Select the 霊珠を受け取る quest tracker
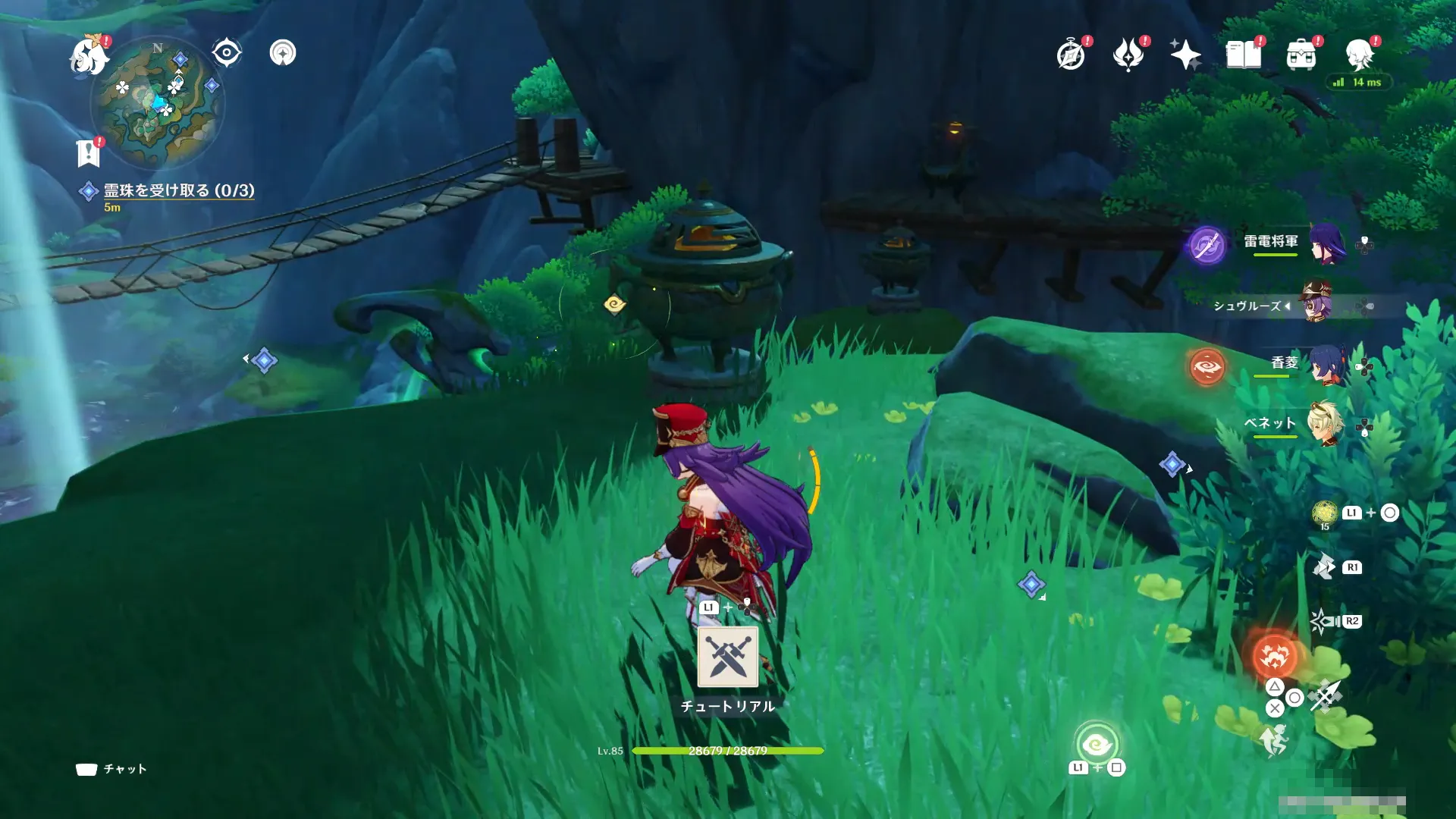1456x819 pixels. point(178,190)
